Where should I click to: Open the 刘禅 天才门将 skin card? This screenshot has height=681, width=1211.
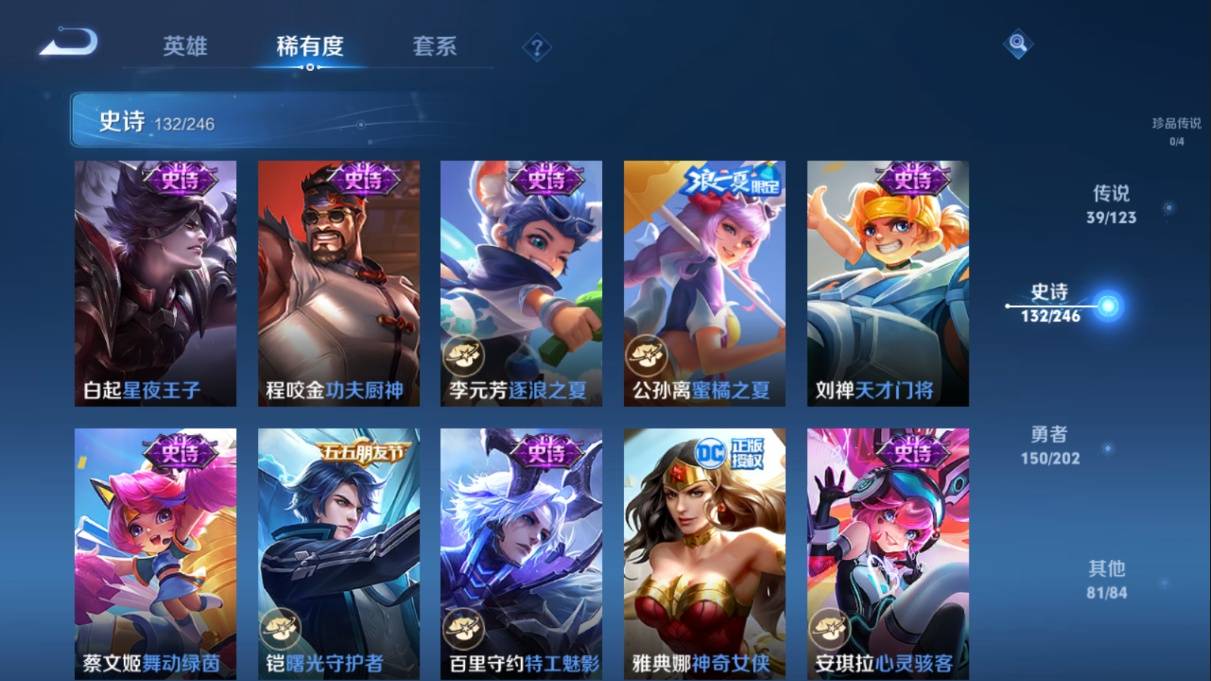888,283
